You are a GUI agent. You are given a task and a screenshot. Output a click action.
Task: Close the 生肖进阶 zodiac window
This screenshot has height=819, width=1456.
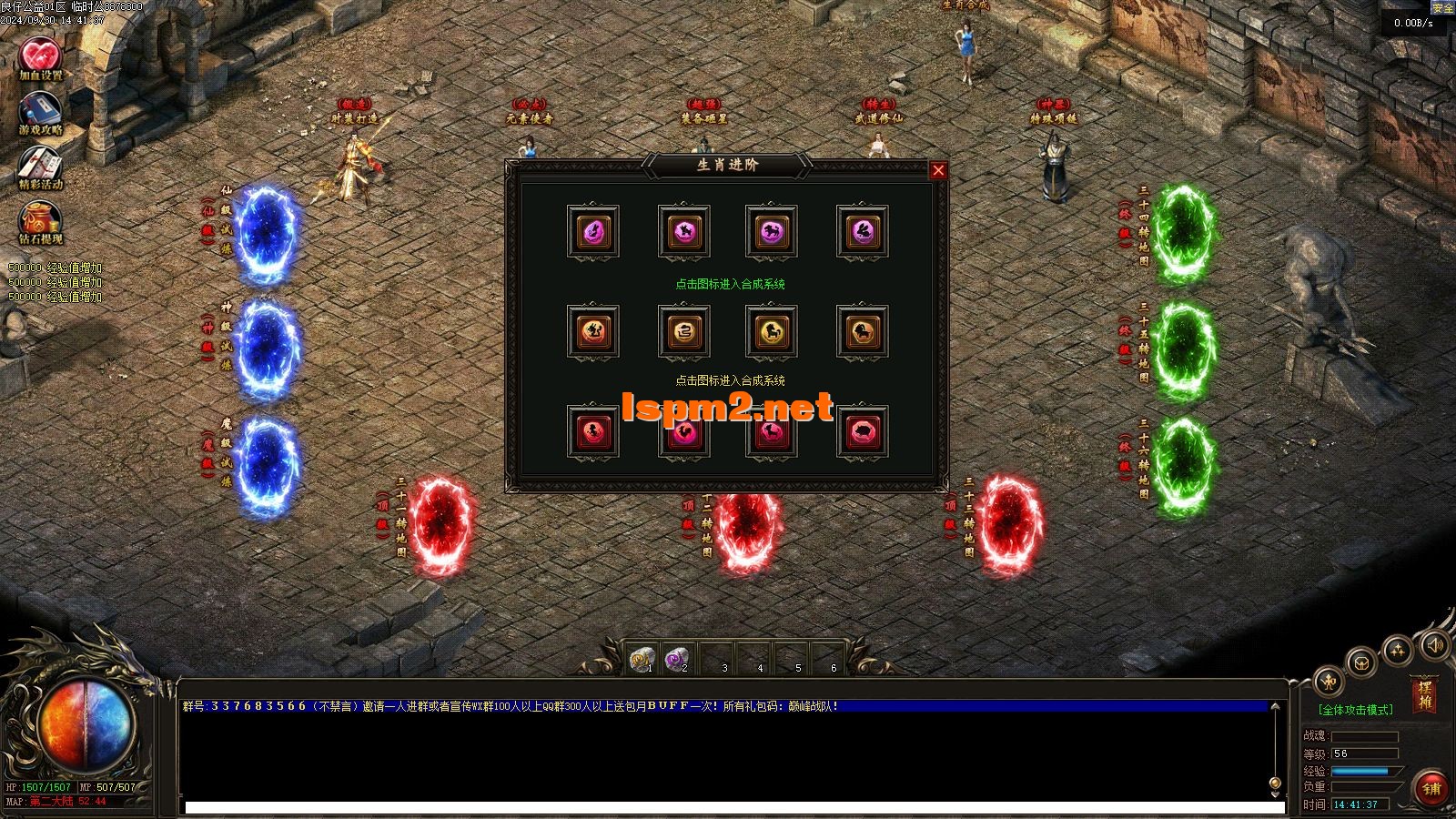coord(938,170)
